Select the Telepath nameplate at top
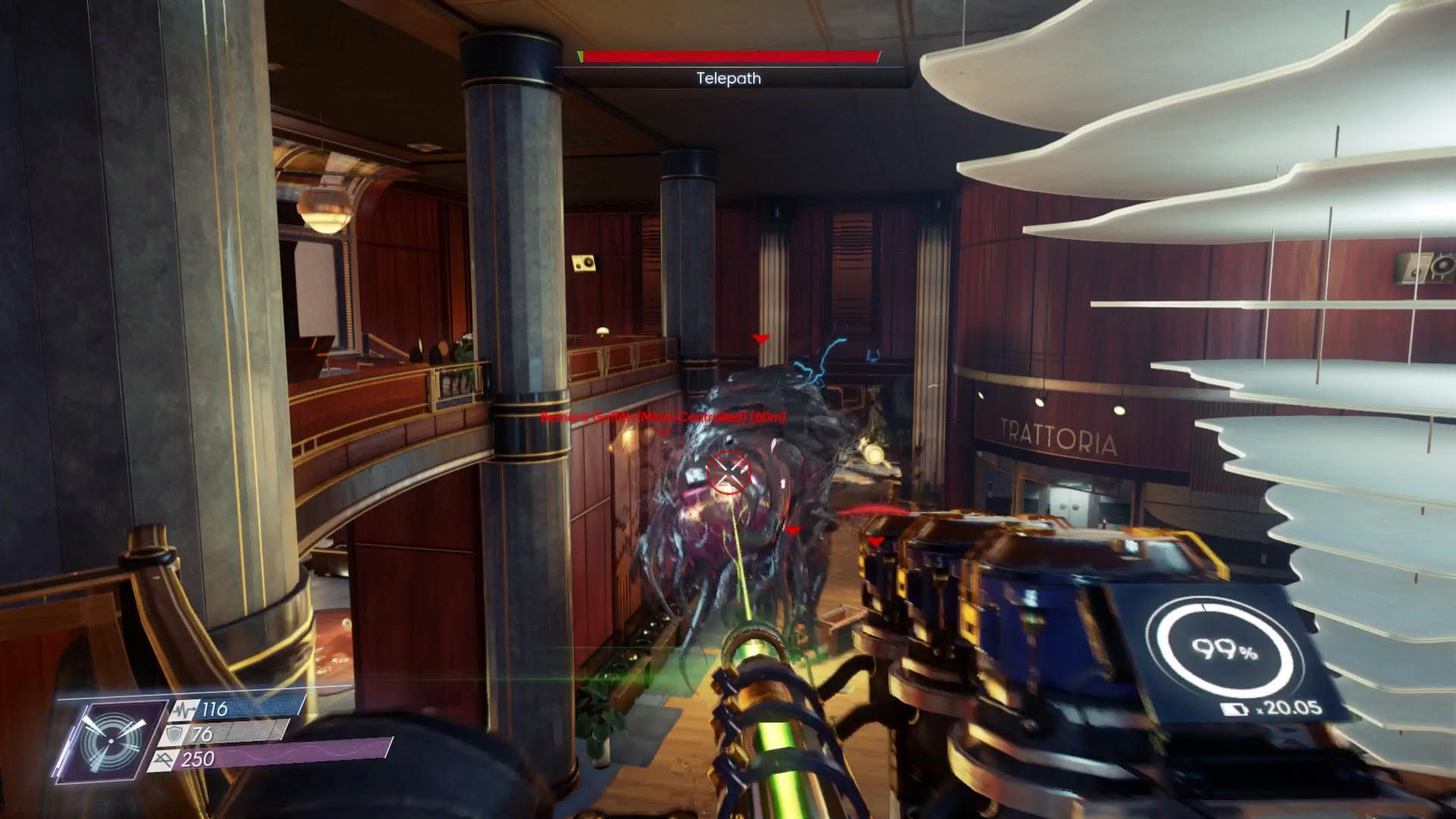This screenshot has width=1456, height=819. 728,77
